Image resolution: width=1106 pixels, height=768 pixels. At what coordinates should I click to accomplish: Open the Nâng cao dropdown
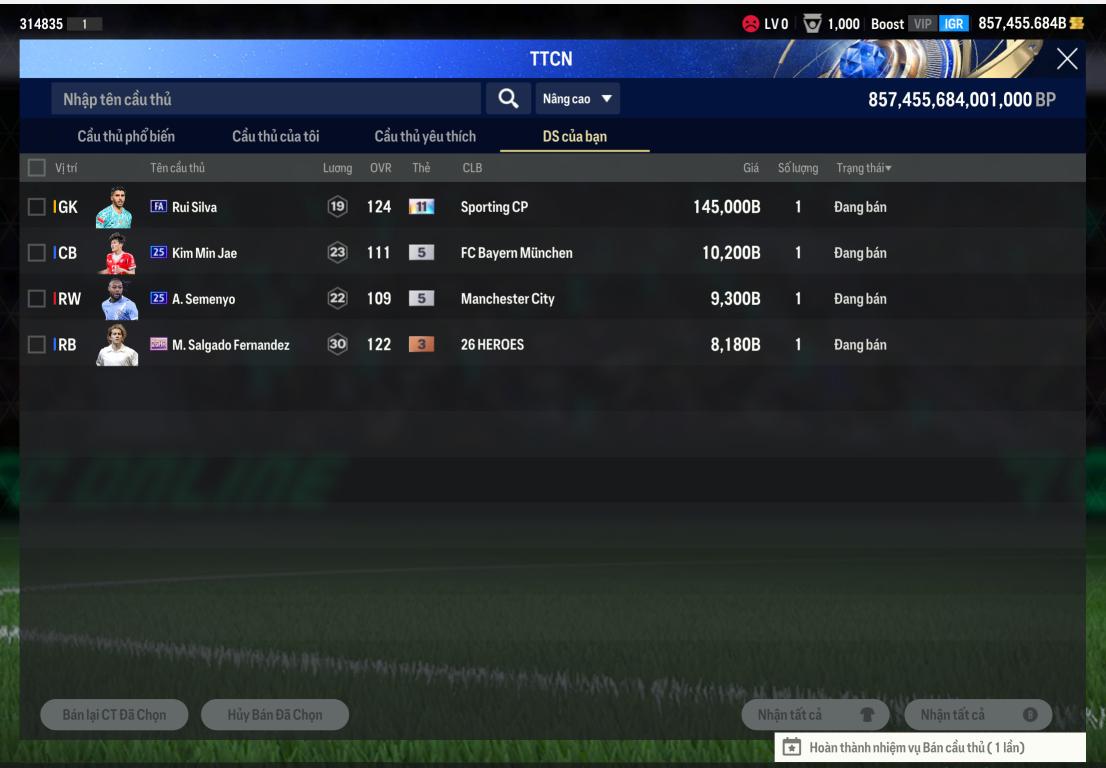pos(578,99)
